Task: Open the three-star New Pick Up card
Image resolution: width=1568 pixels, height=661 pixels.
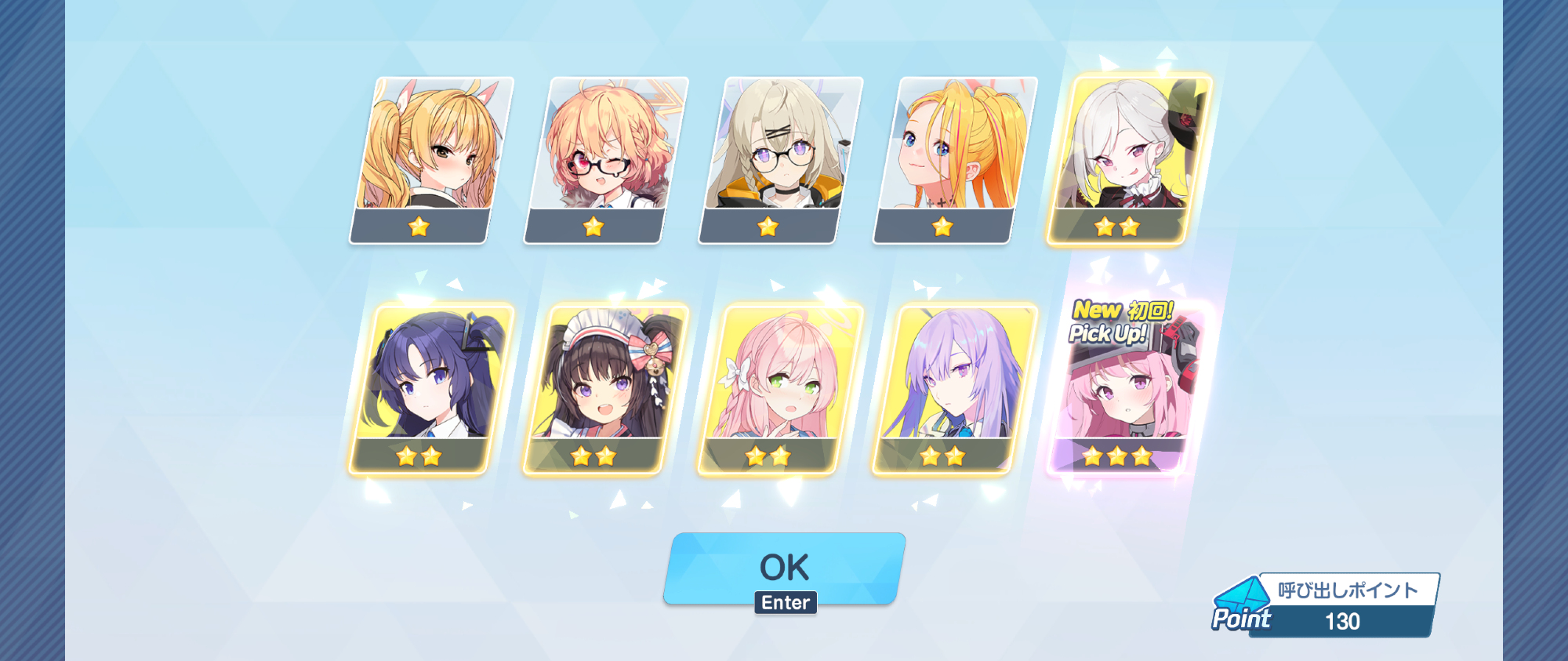Action: (1127, 388)
